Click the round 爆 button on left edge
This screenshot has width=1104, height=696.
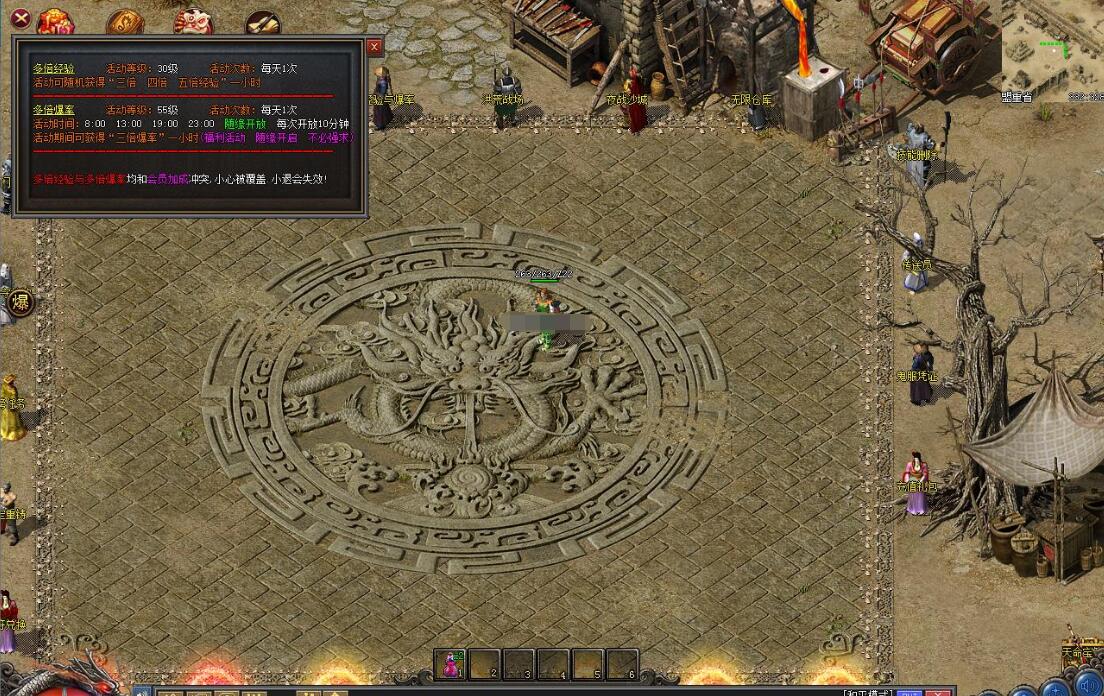tap(20, 302)
